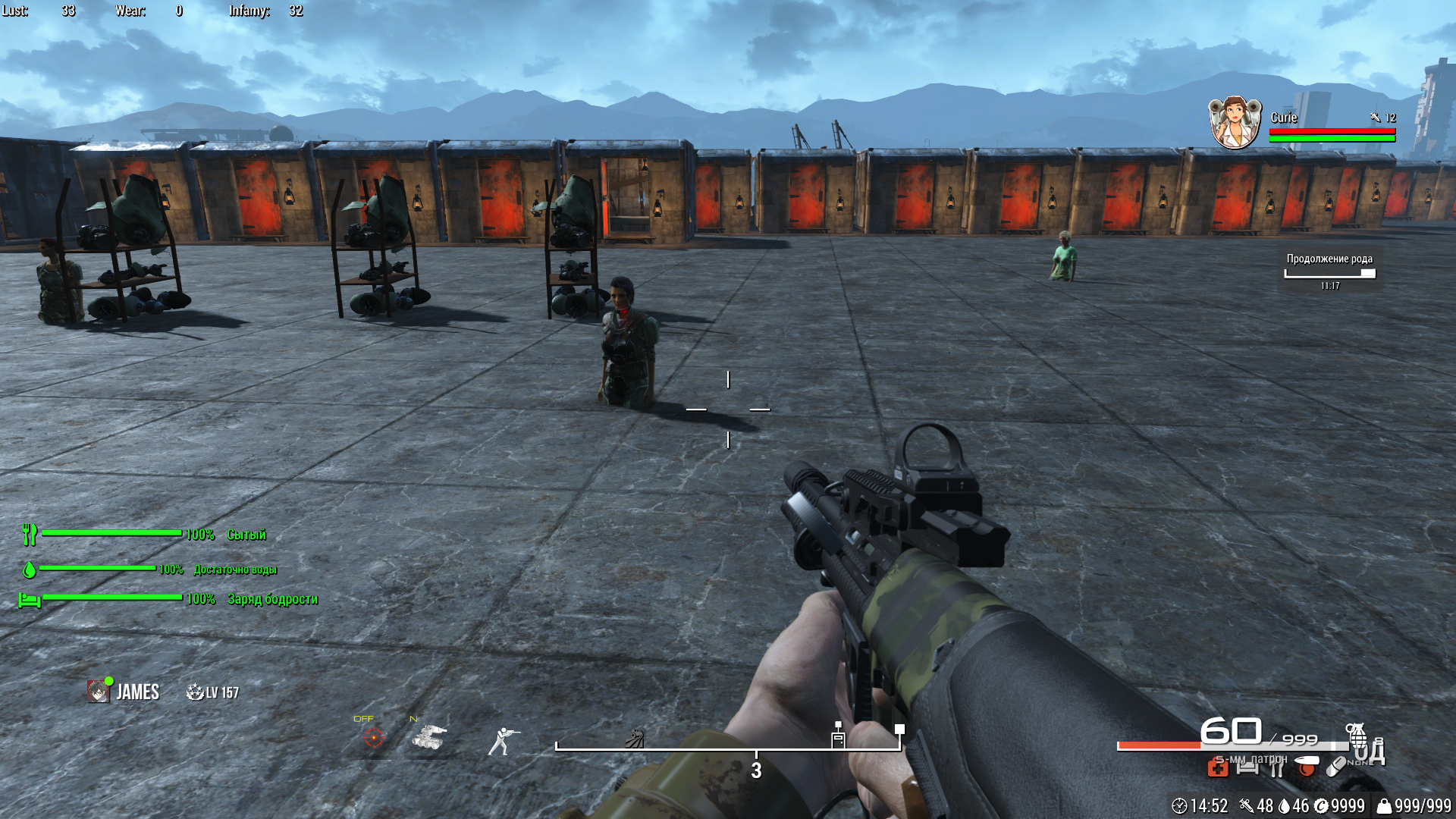Select the night vision goggles icon
Image resolution: width=1456 pixels, height=819 pixels.
coord(429,736)
